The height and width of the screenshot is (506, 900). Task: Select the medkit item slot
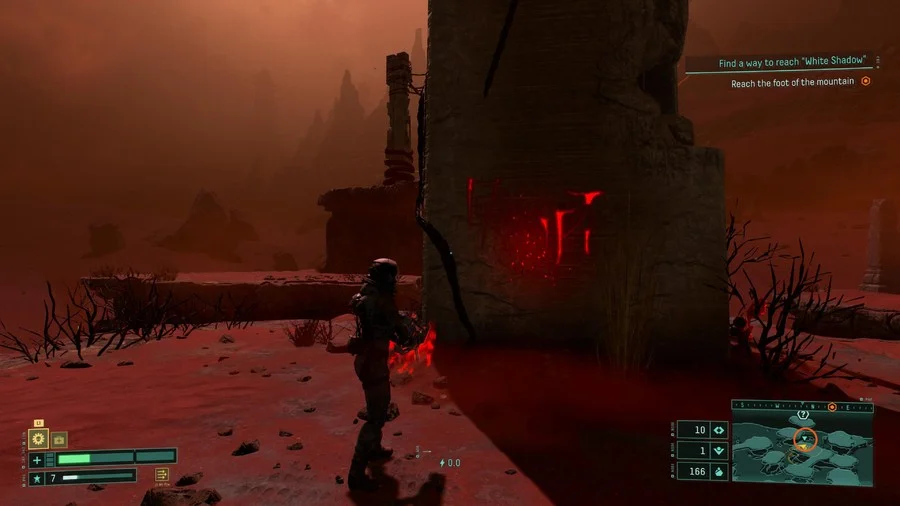click(59, 439)
